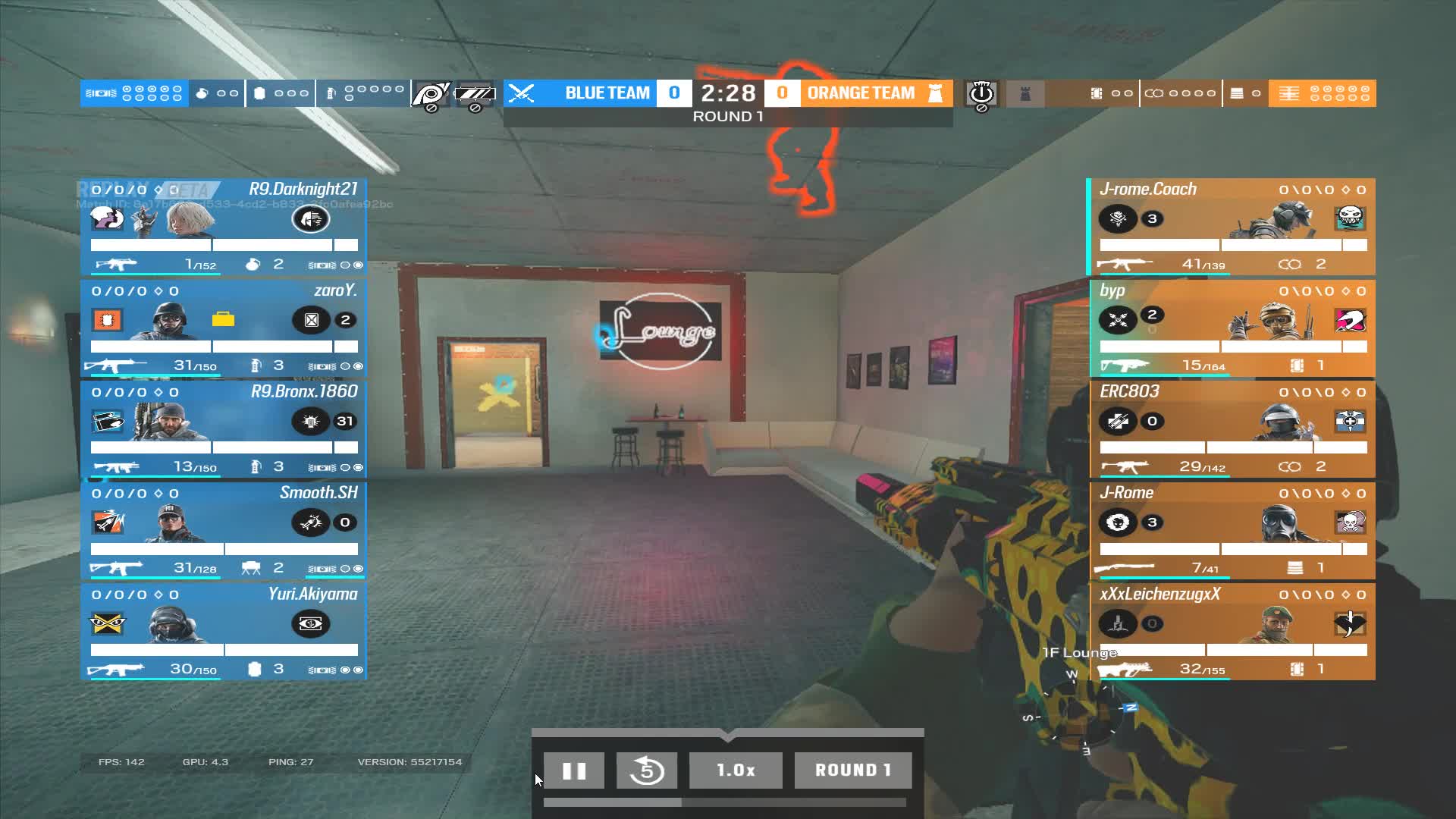Select the BLUE TEAM header
The width and height of the screenshot is (1456, 819).
[607, 93]
